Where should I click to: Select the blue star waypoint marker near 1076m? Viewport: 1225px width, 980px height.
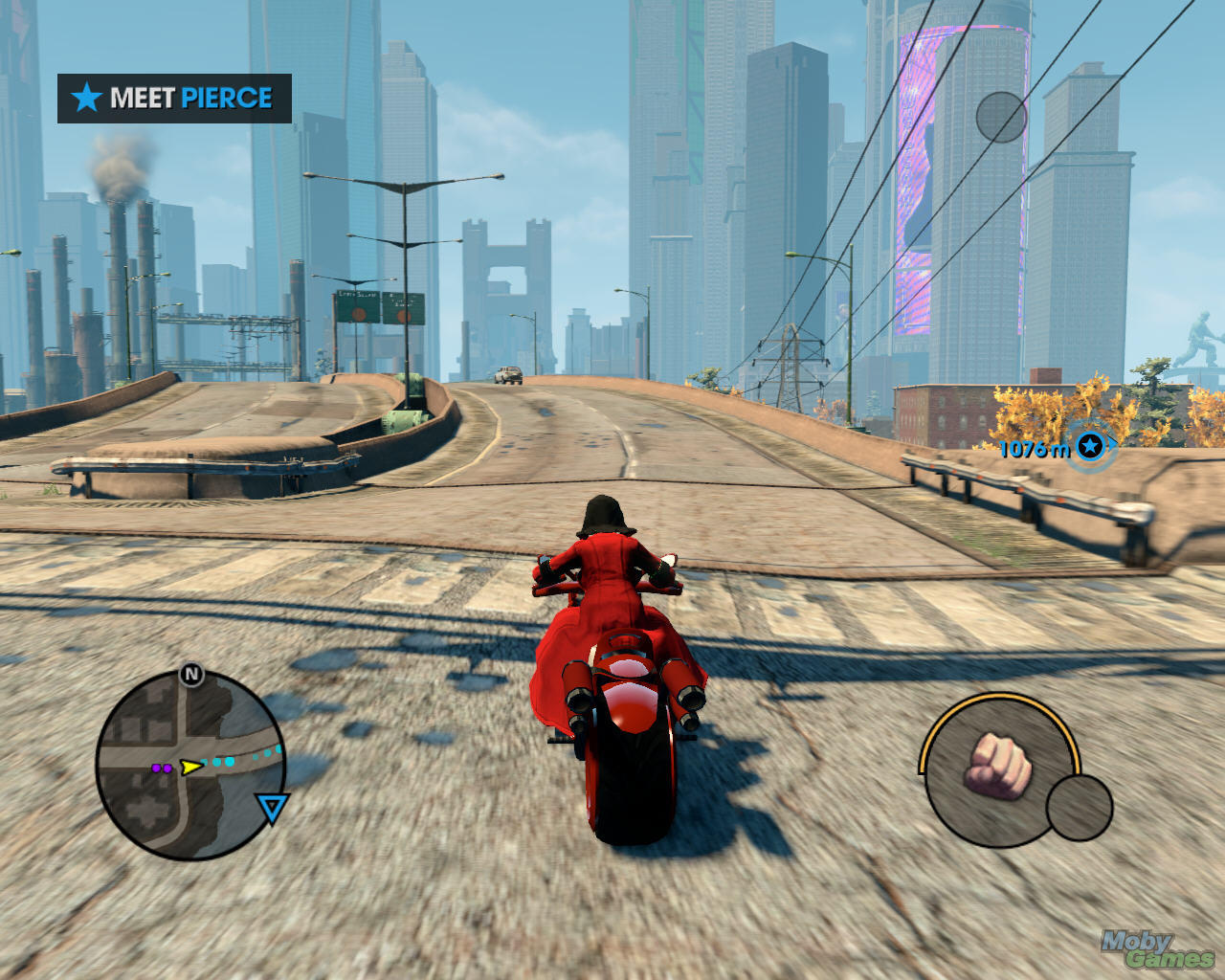[1091, 447]
